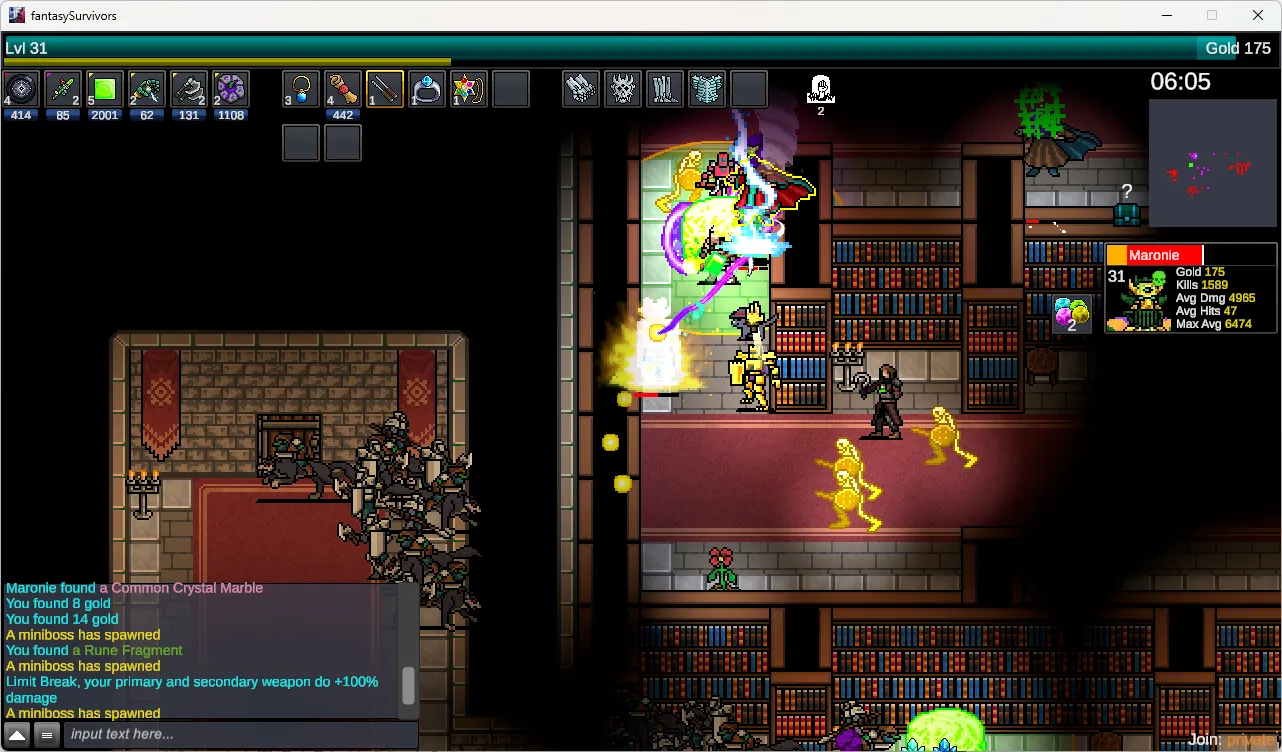Screen dimensions: 1282x752
Task: Select the highlighted twin wands slot
Action: point(385,90)
